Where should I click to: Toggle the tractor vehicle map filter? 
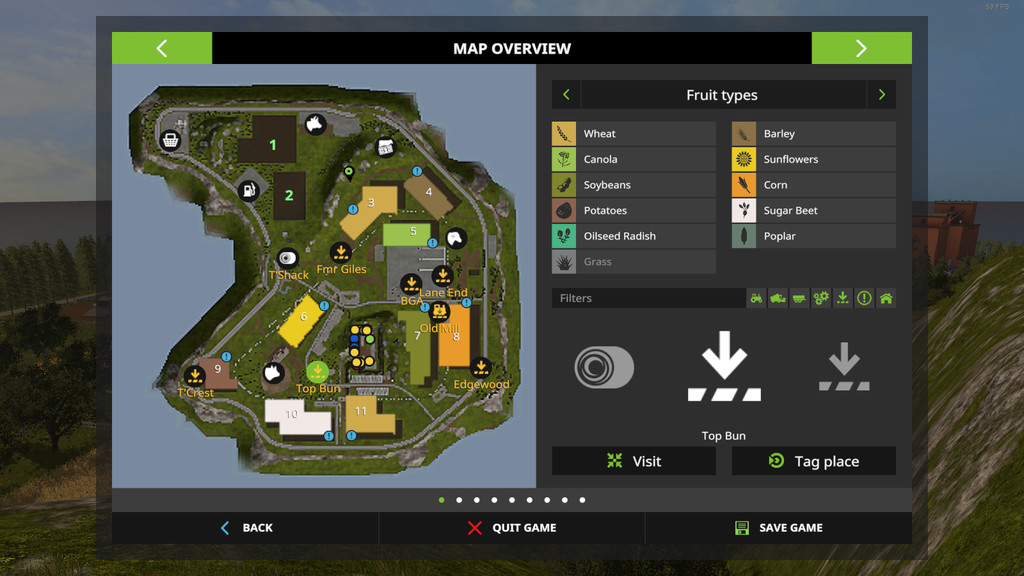[x=756, y=298]
